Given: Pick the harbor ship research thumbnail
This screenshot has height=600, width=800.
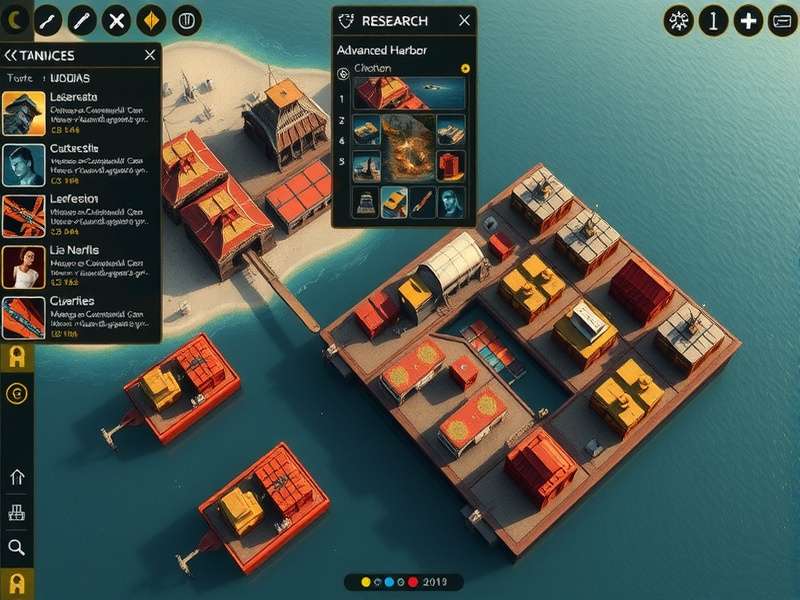Looking at the screenshot, I should pos(410,93).
